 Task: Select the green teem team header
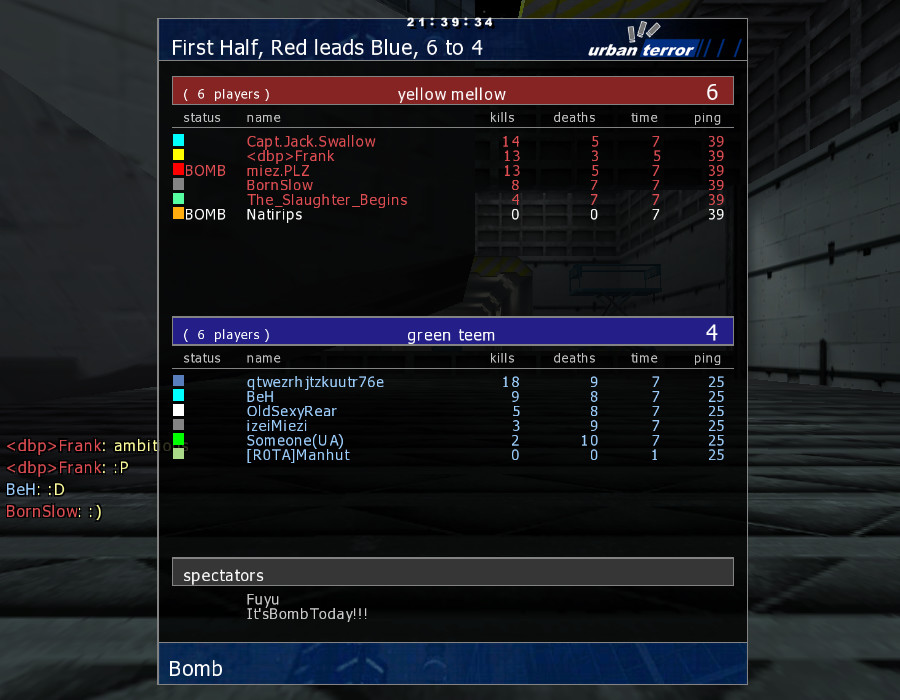click(x=452, y=332)
